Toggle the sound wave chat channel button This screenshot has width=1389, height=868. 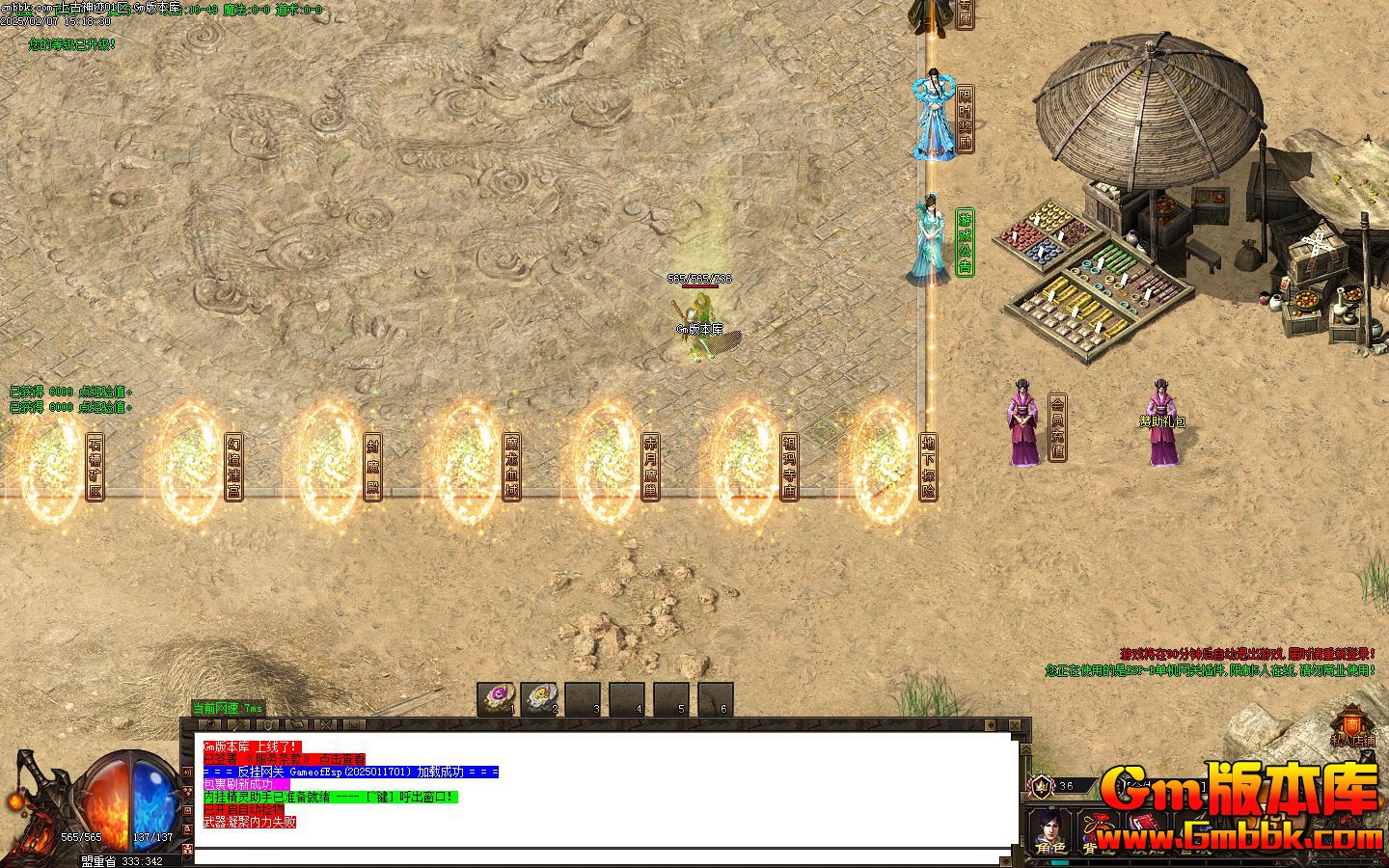point(188,773)
